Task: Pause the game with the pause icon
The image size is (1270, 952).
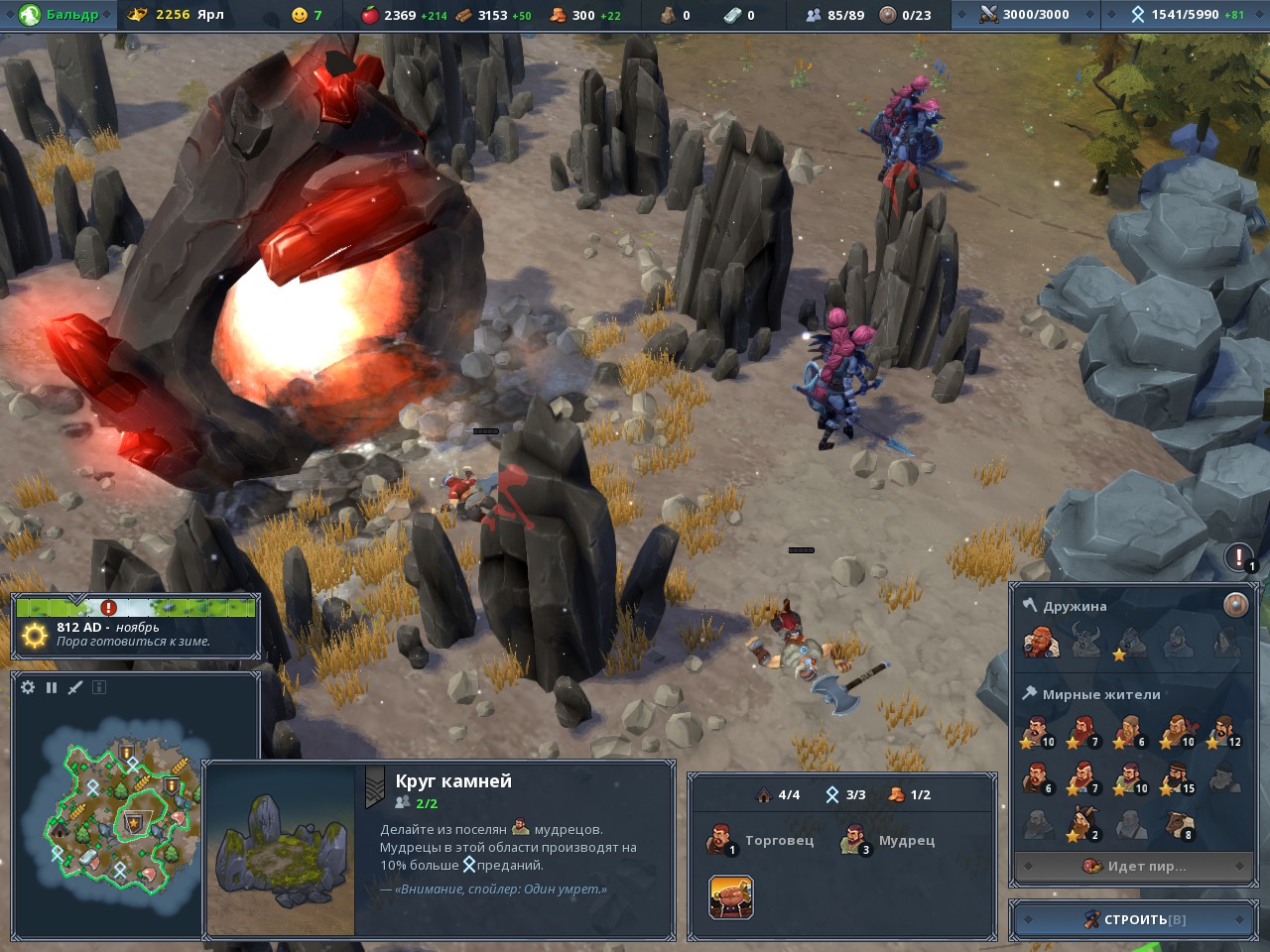Action: pyautogui.click(x=52, y=687)
